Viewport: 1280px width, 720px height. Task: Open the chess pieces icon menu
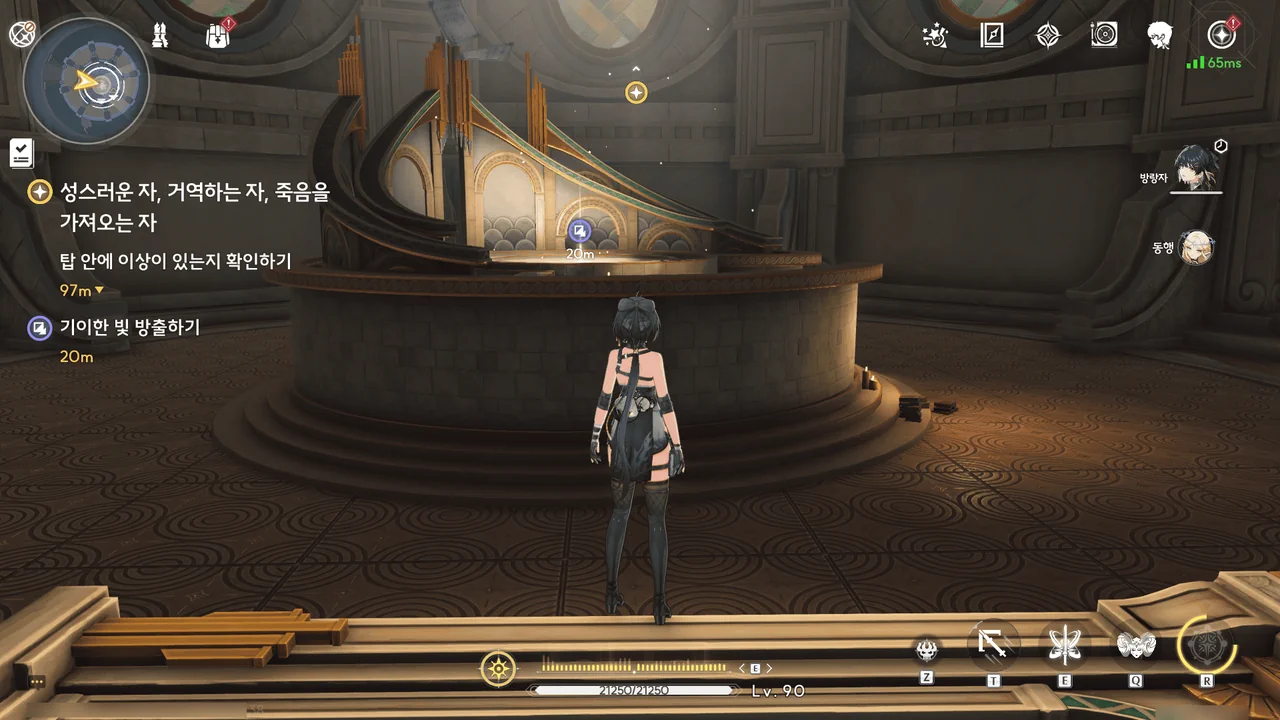point(159,36)
